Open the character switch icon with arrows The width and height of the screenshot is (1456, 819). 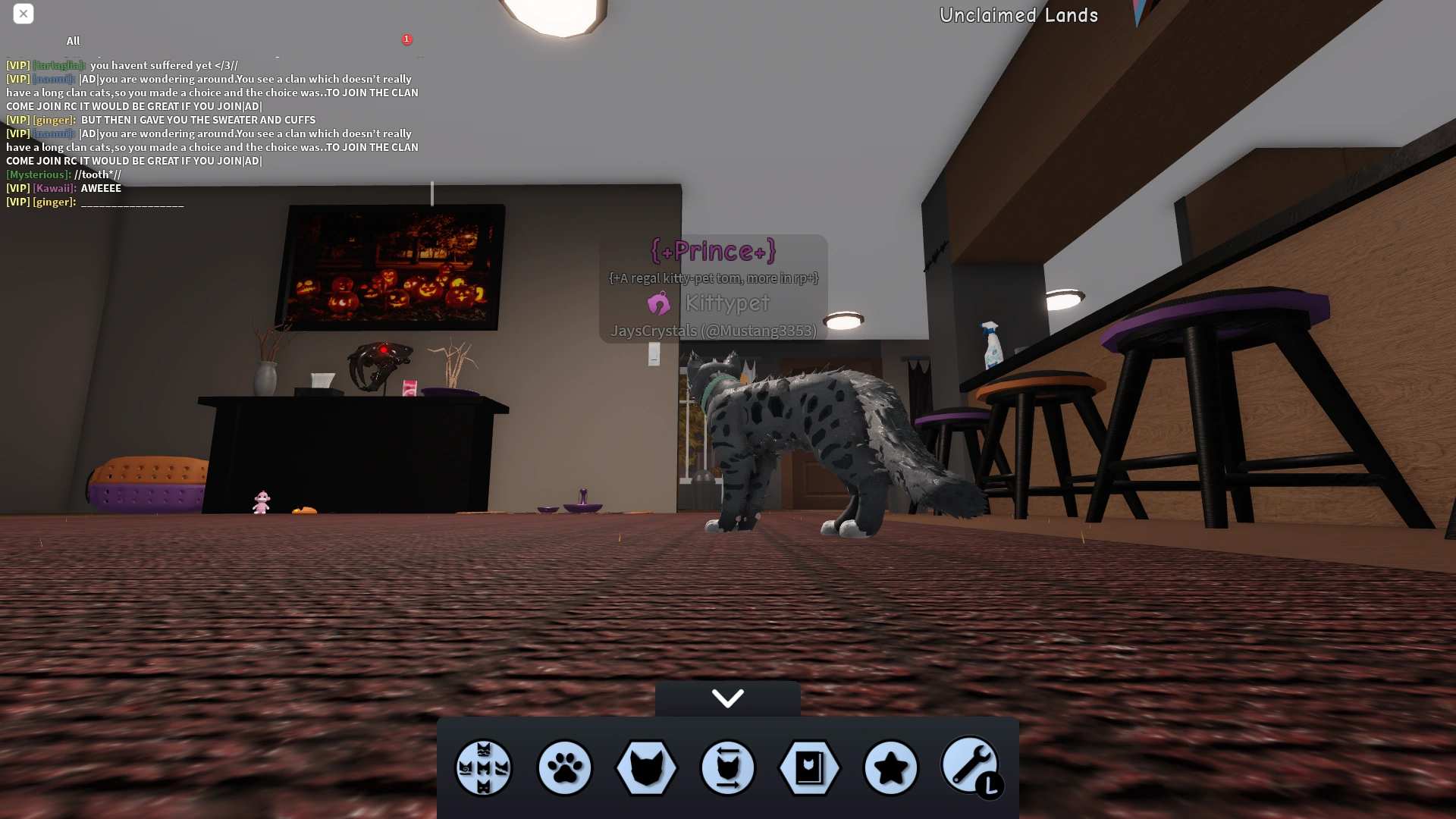[727, 768]
